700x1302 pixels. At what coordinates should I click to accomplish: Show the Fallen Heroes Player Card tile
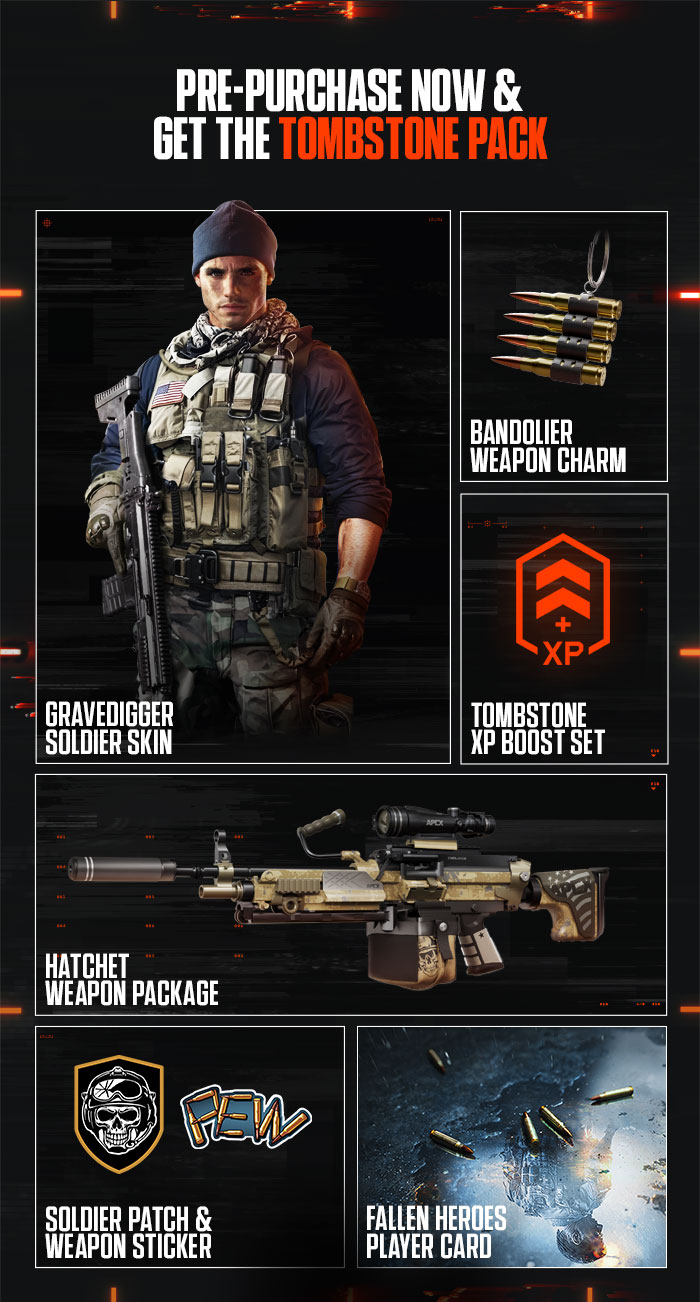(x=512, y=1146)
